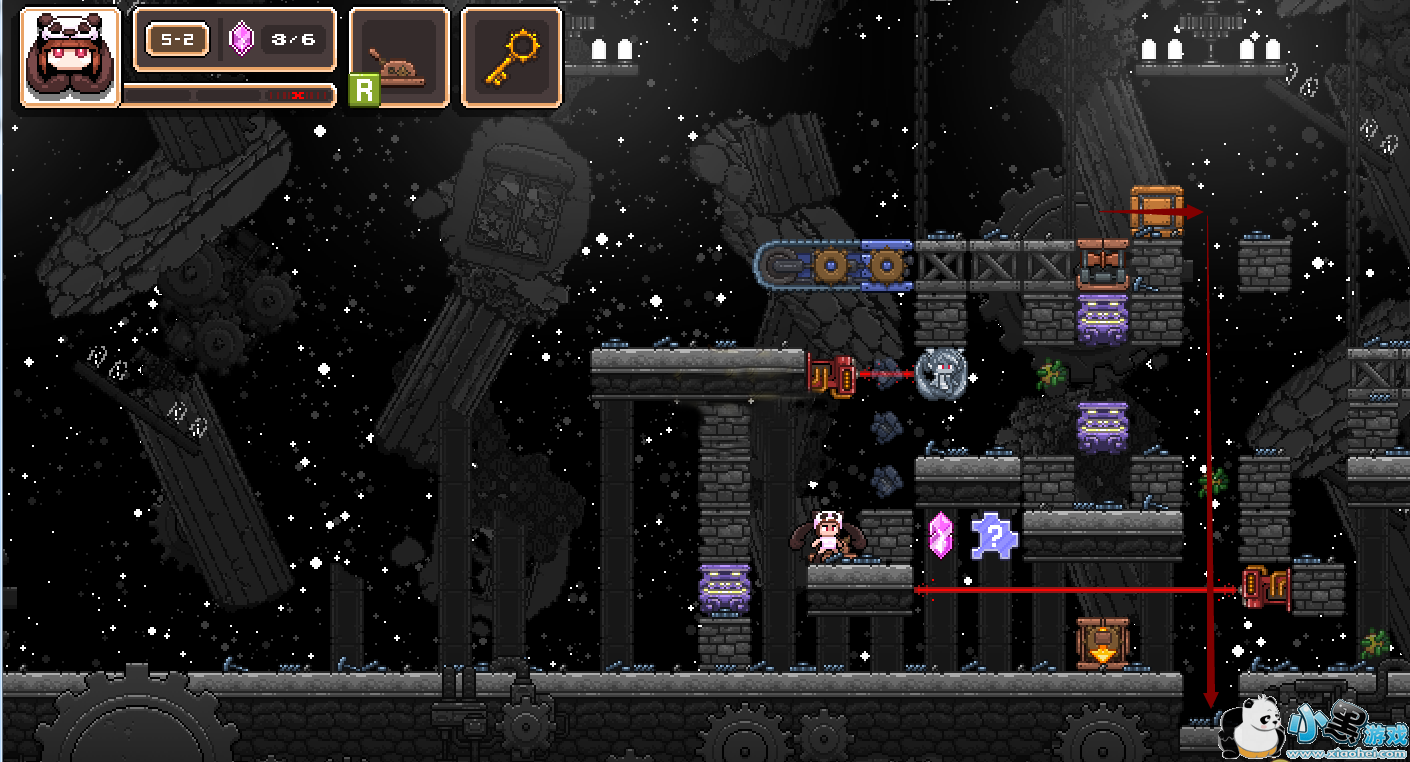This screenshot has width=1410, height=762.
Task: Click the panda-hood character portrait
Action: click(x=70, y=56)
